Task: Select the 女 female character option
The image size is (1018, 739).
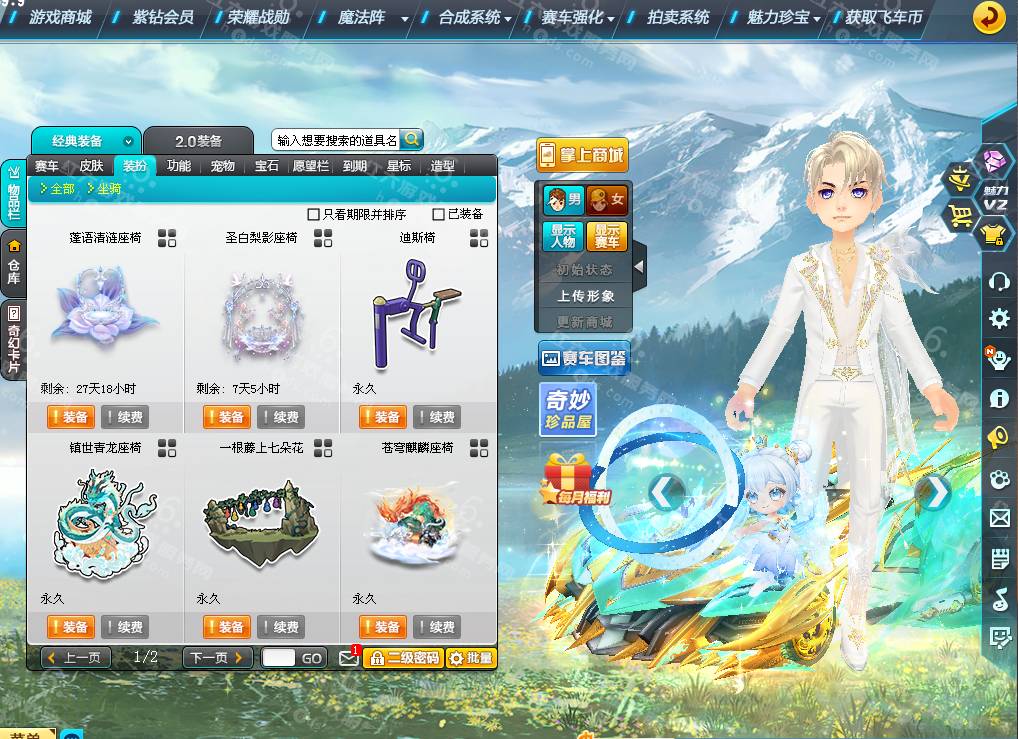Action: pos(607,200)
